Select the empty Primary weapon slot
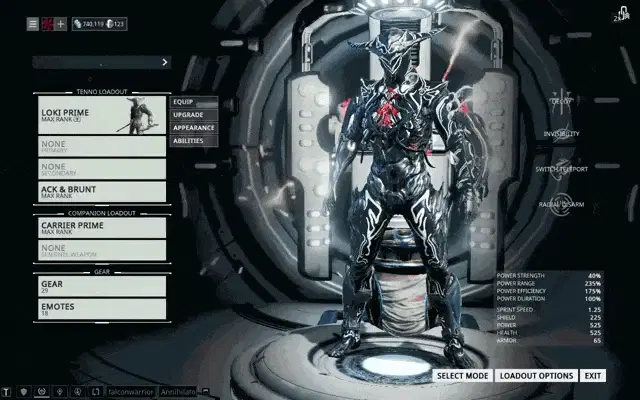 [102, 145]
